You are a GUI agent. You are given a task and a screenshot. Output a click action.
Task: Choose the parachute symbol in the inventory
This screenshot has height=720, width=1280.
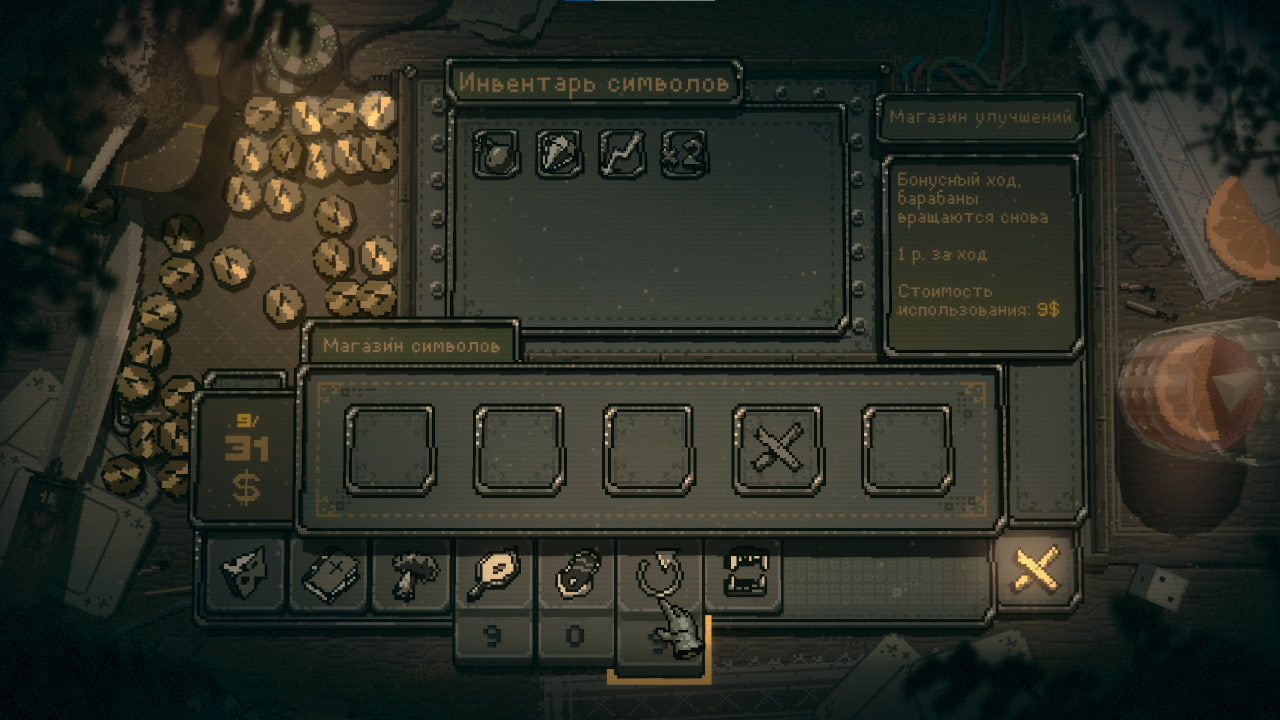[559, 154]
